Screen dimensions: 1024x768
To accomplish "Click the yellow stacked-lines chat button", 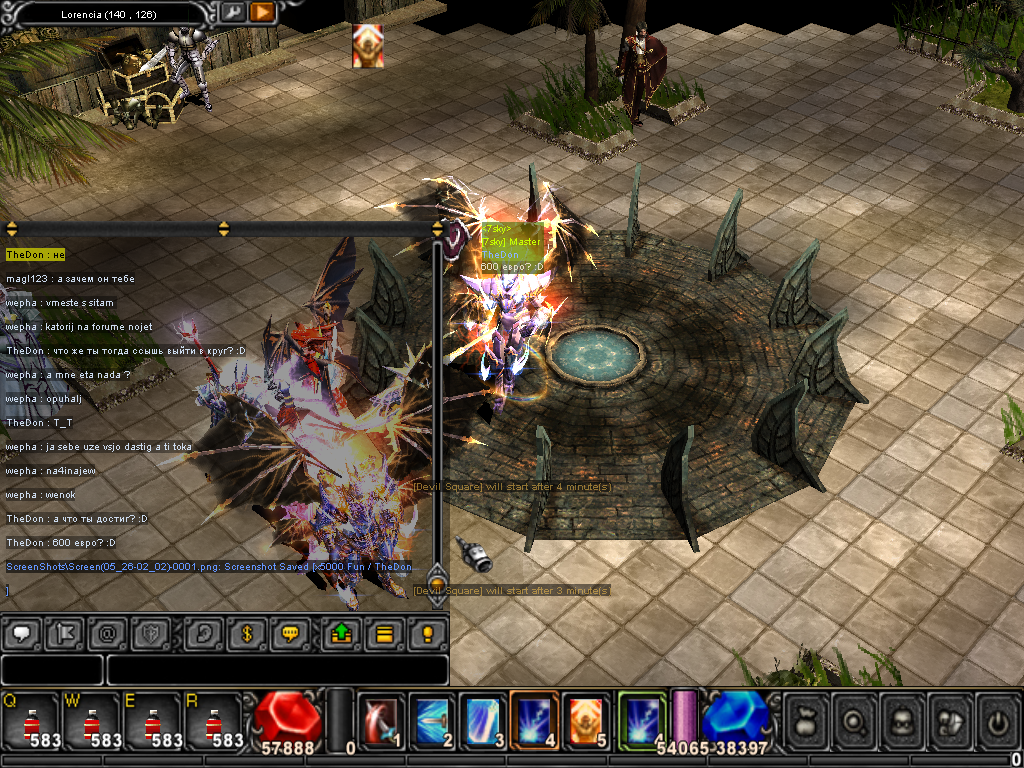I will [x=384, y=633].
